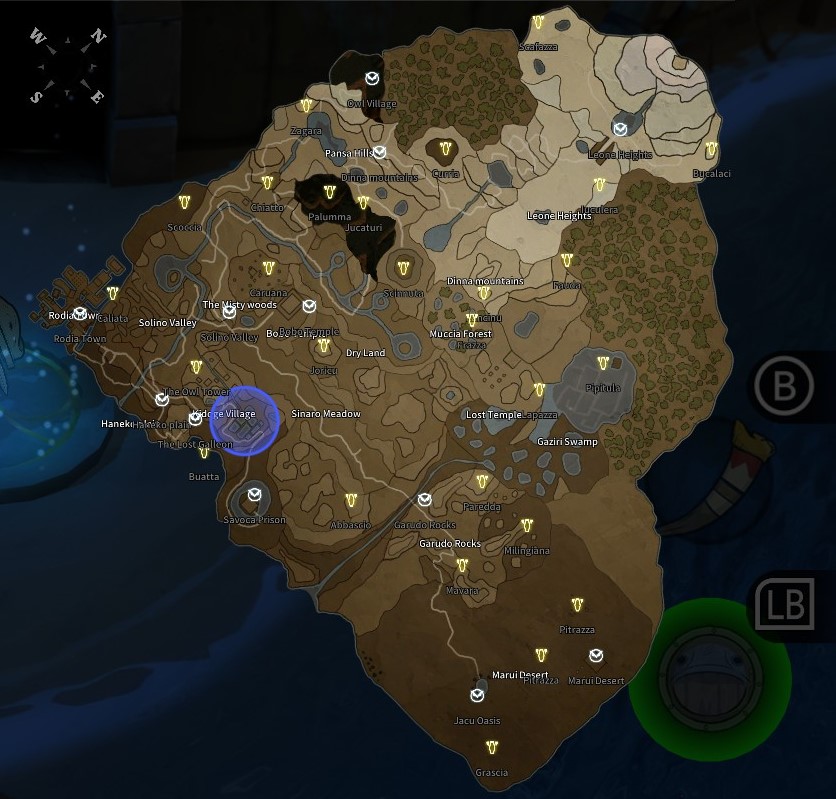
Task: Select the Rodia Town tower marker
Action: pos(80,313)
